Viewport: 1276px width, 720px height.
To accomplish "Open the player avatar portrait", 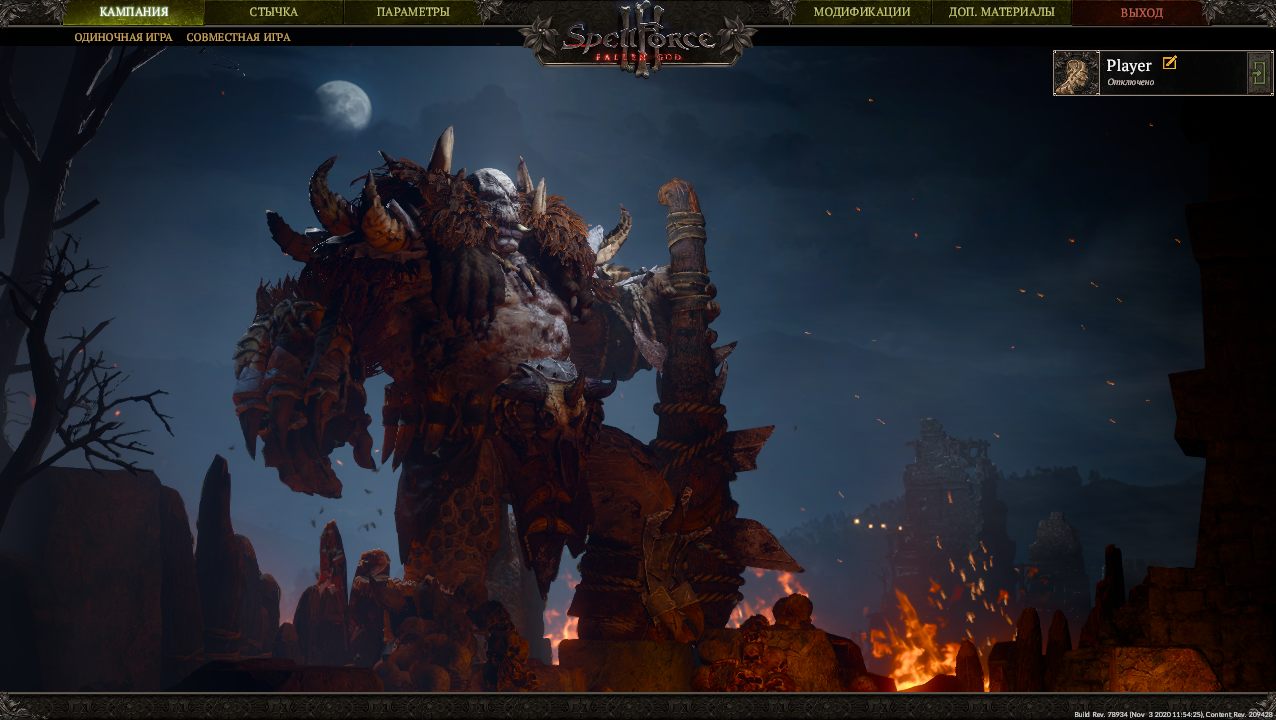I will 1077,73.
